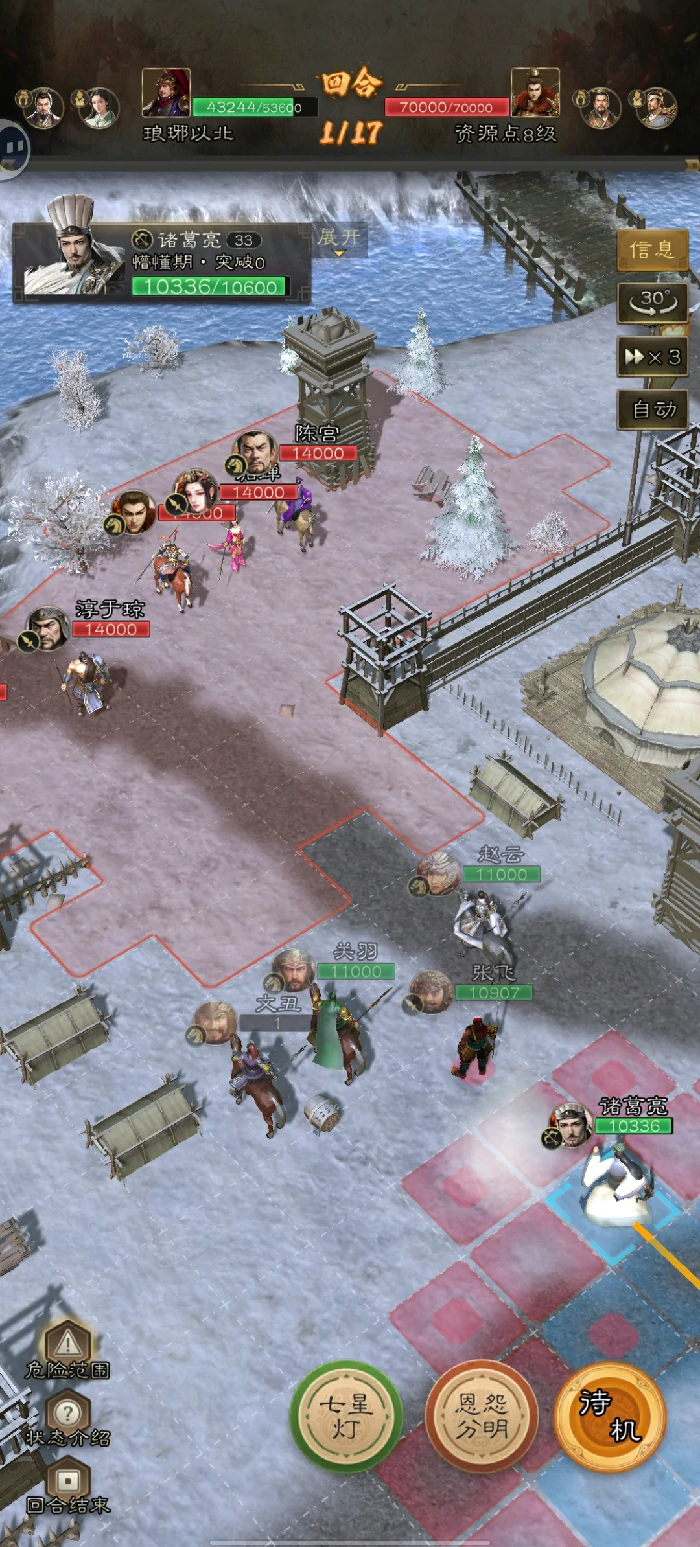Target enemy 淳于琼 on the field

tap(88, 680)
